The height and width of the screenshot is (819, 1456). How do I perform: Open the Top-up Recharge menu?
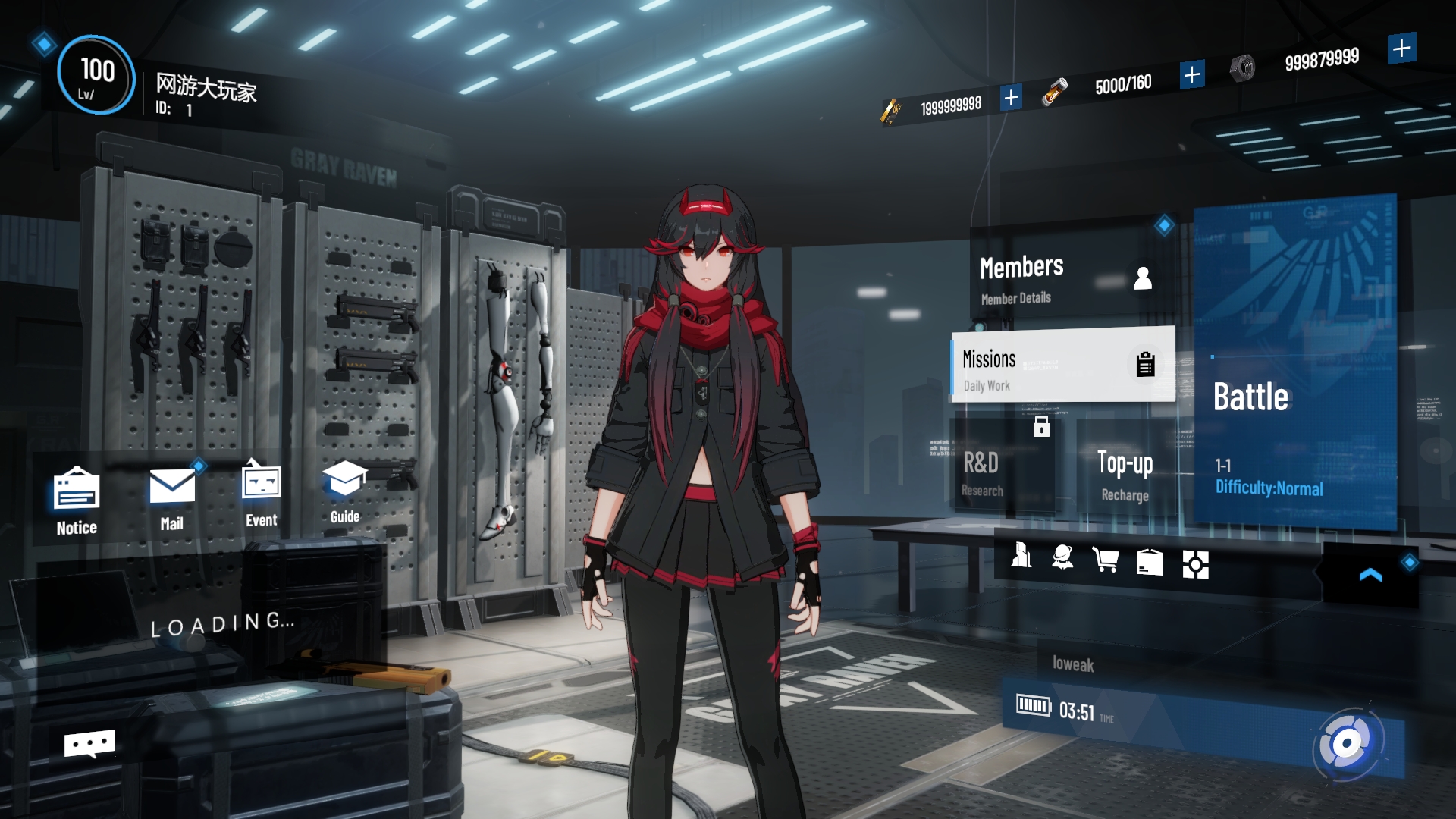(x=1125, y=472)
